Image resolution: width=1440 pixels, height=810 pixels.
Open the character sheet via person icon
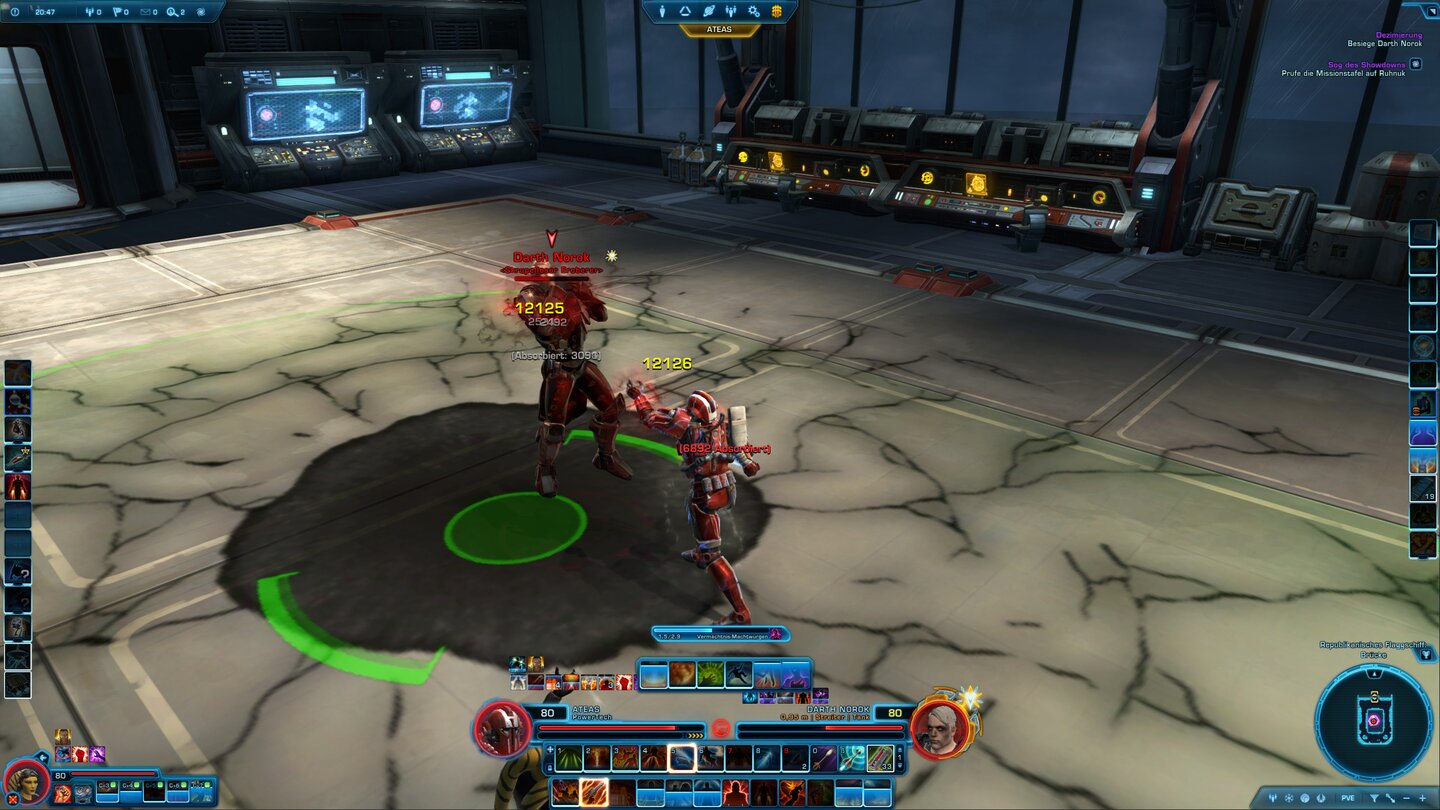[x=662, y=11]
